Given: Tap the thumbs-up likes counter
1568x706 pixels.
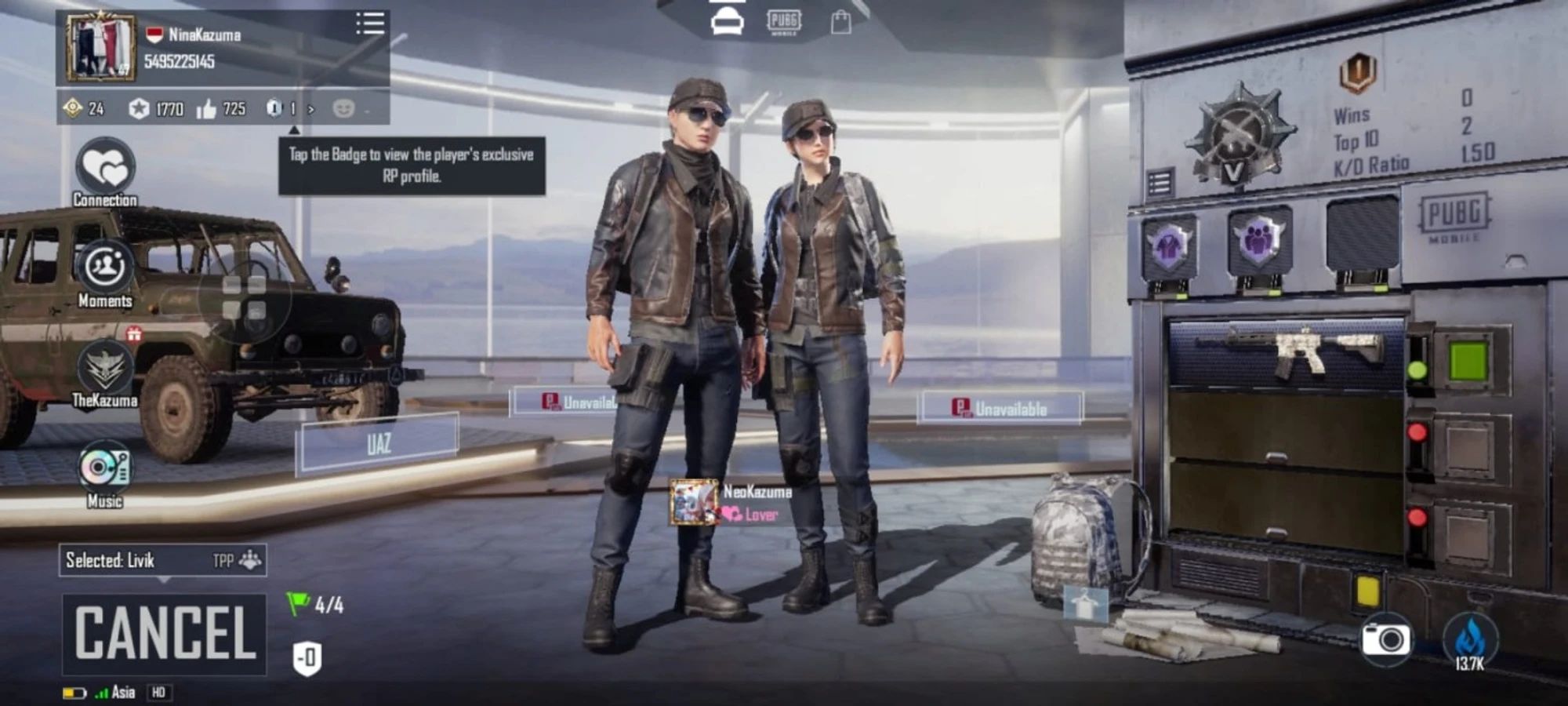Looking at the screenshot, I should point(221,109).
